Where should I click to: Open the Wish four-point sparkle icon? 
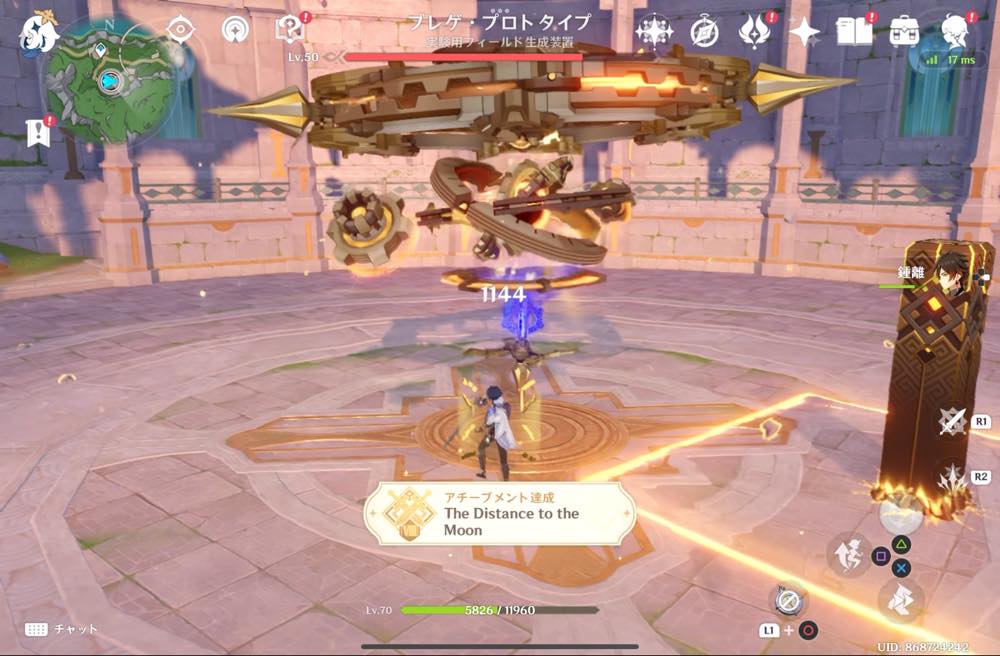(654, 32)
